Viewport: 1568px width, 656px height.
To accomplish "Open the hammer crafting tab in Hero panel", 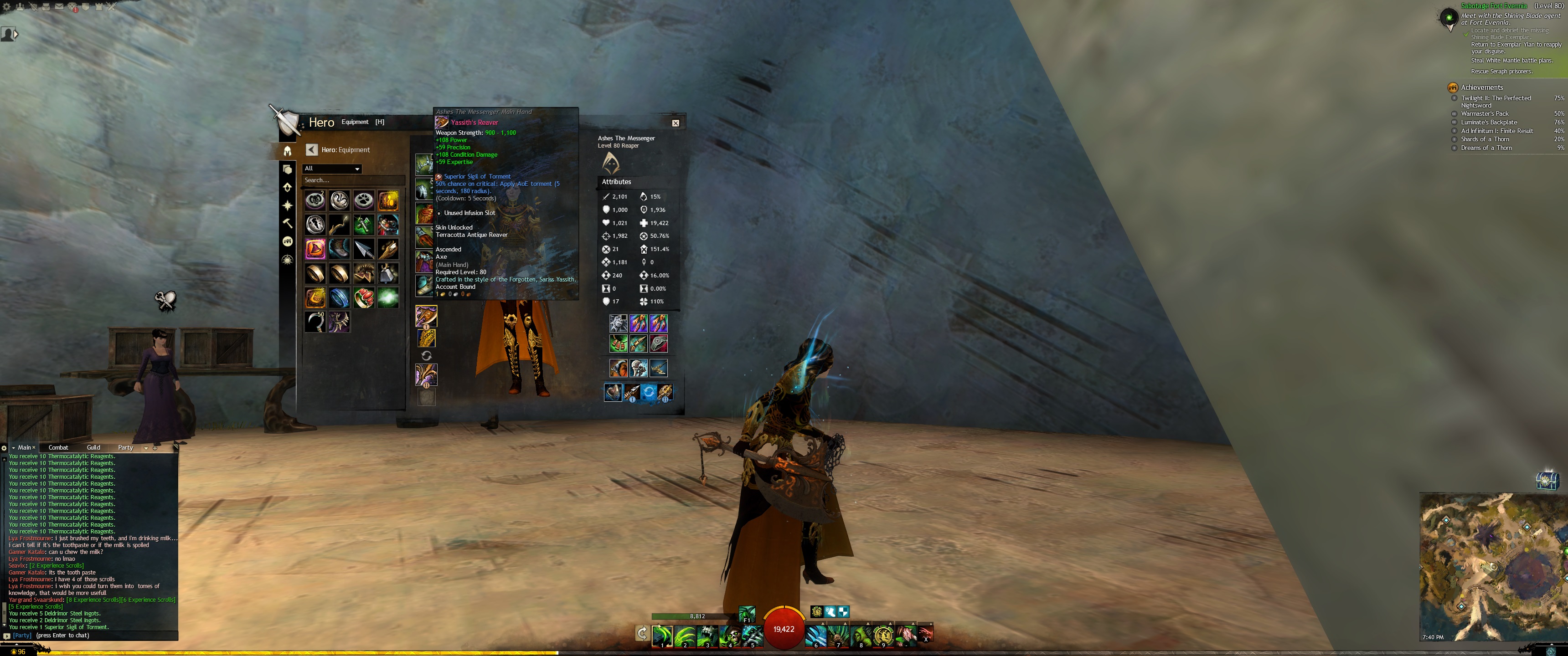I will [287, 223].
